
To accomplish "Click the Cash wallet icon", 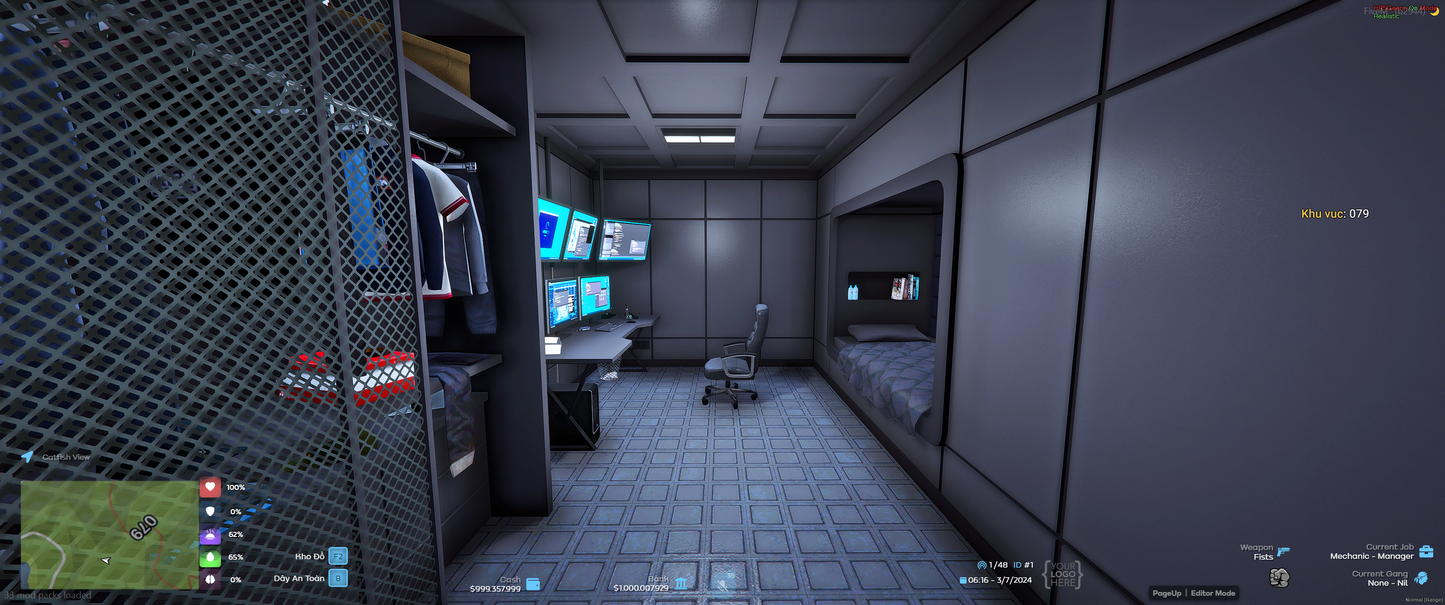I will 533,584.
